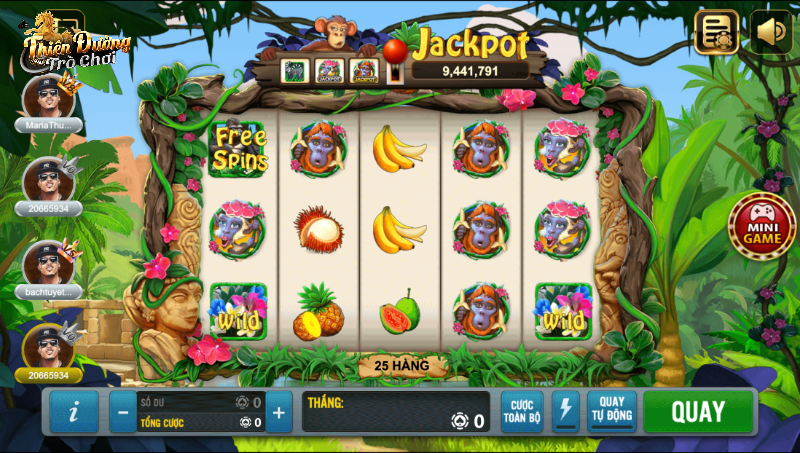Screen dimensions: 800x453
Task: Activate the lightning bolt fast-spin button
Action: pyautogui.click(x=566, y=411)
